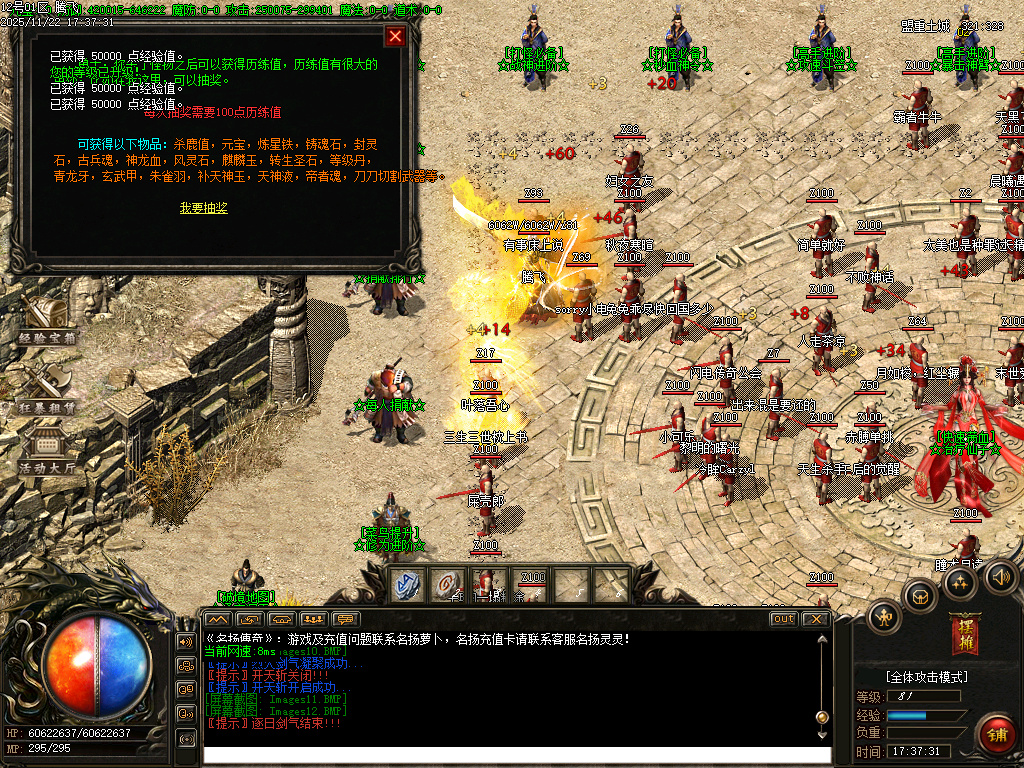Click the chat window's out button

click(x=783, y=619)
